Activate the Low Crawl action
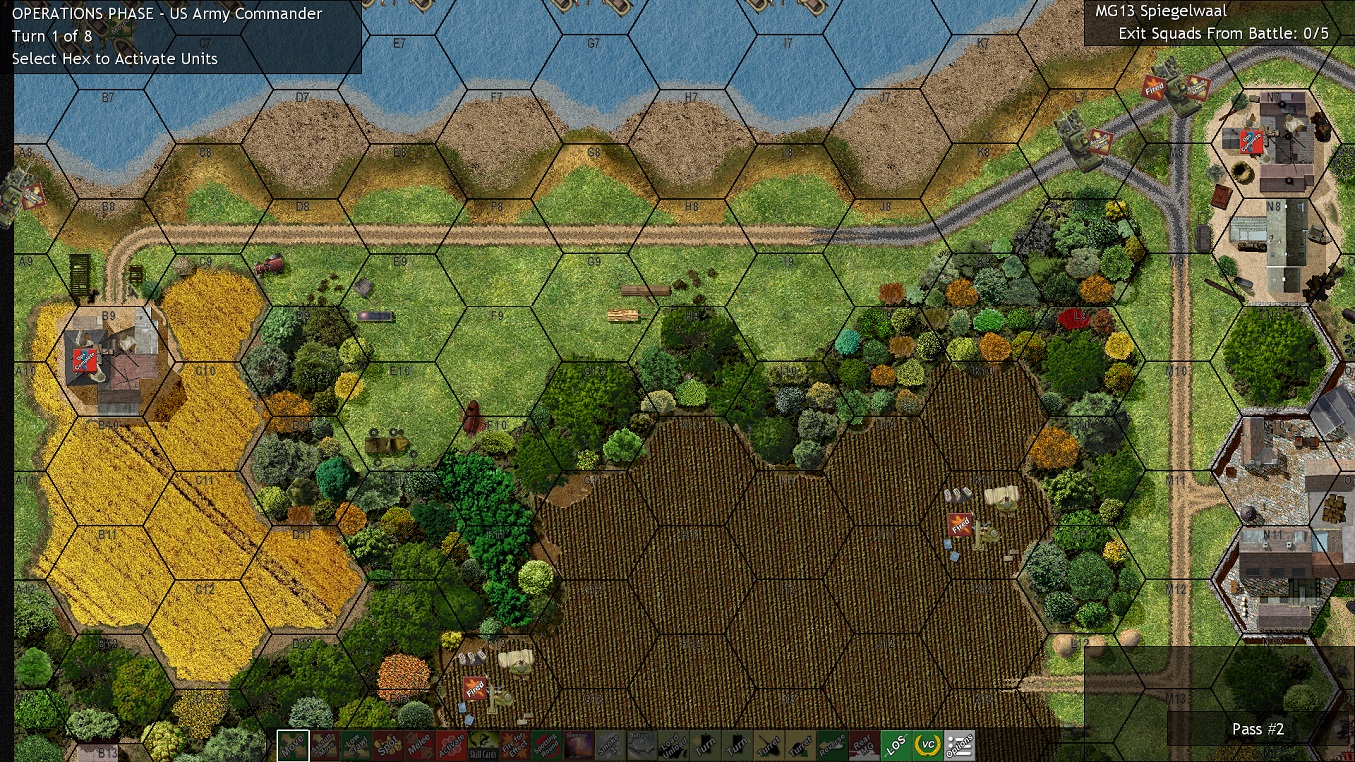Screen dimensions: 1355x762 pyautogui.click(x=355, y=746)
